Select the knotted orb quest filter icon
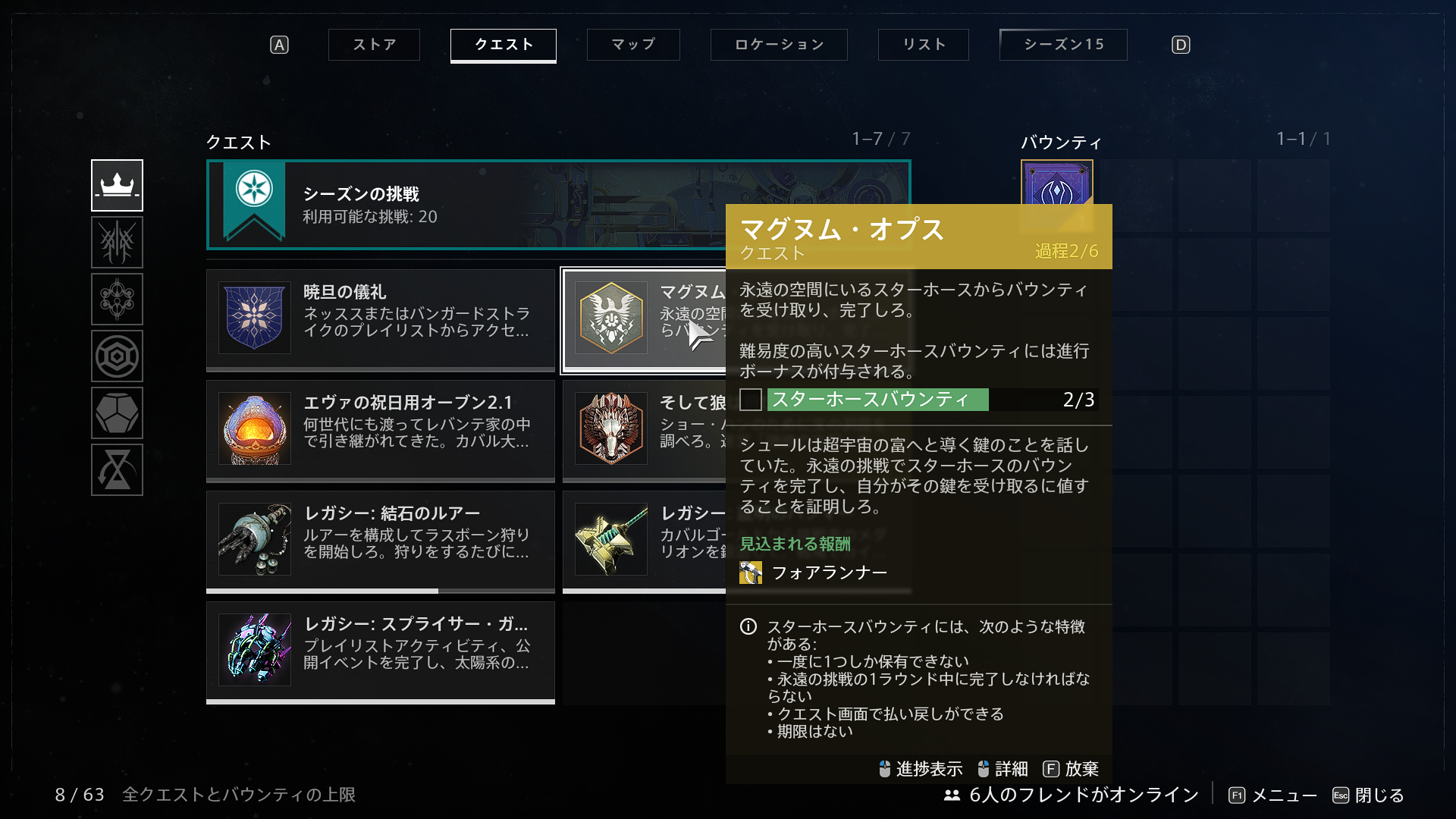1456x819 pixels. (x=118, y=300)
